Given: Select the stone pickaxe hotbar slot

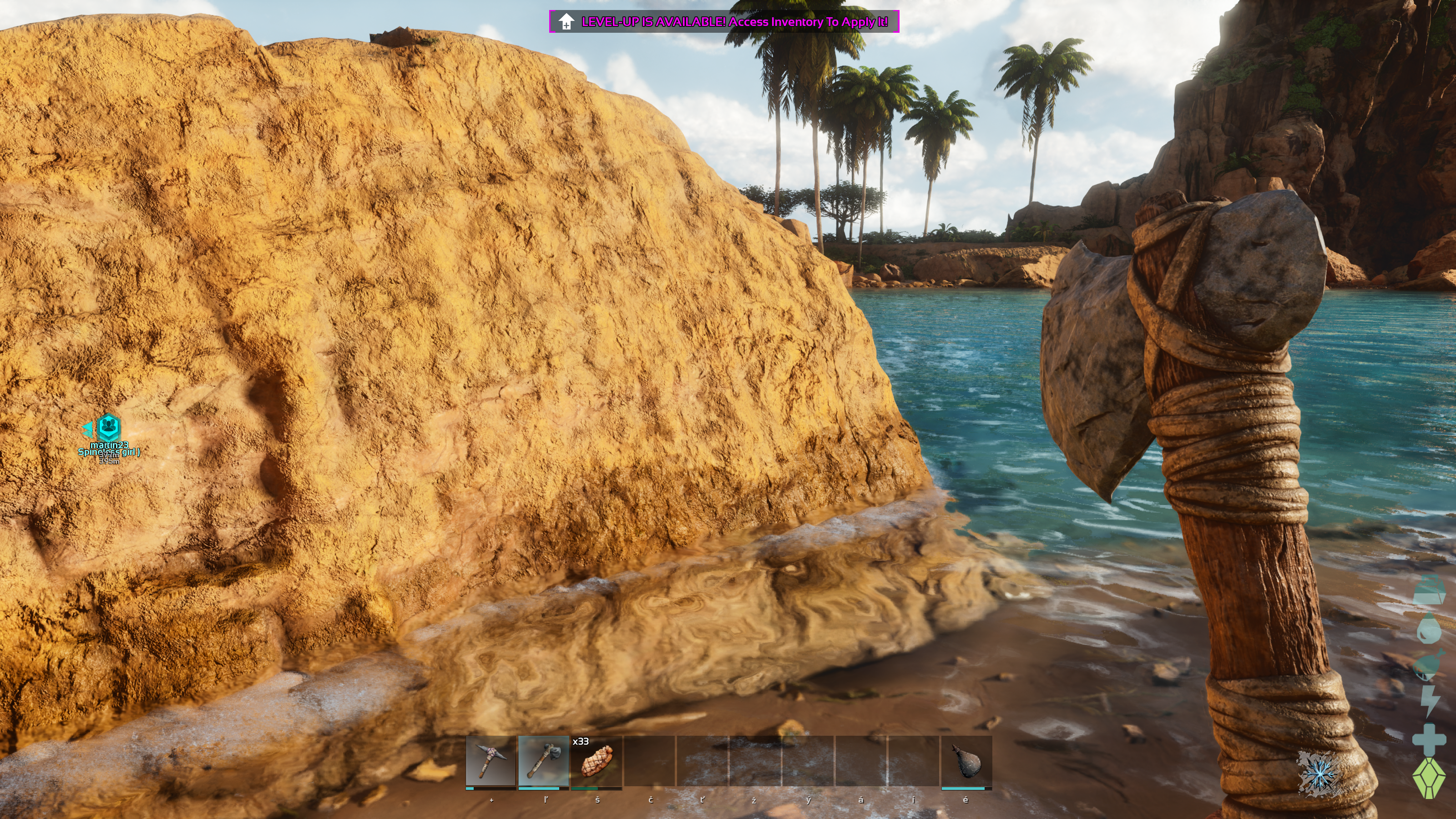Looking at the screenshot, I should [490, 761].
